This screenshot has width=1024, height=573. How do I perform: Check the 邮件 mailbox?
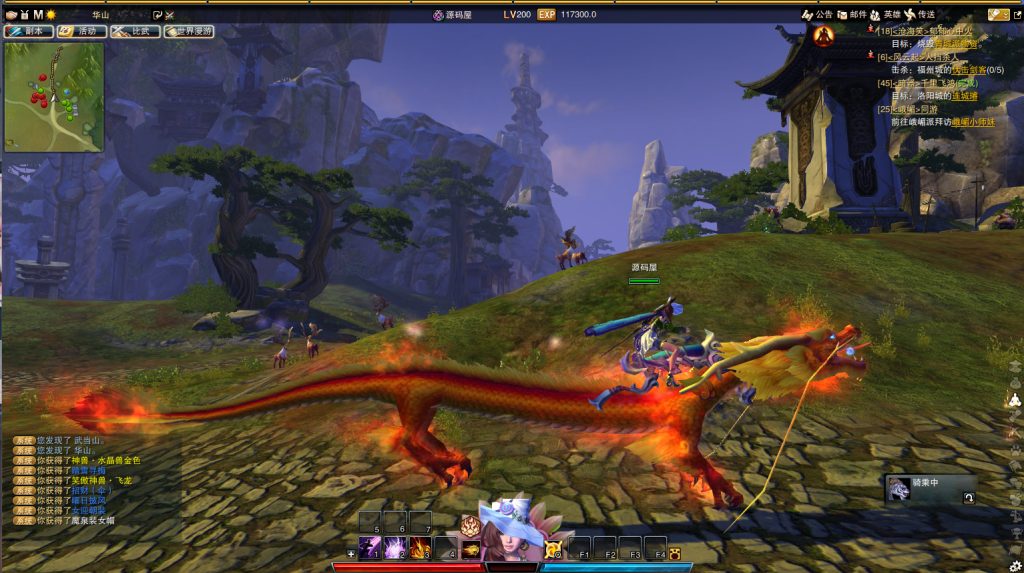pos(852,15)
